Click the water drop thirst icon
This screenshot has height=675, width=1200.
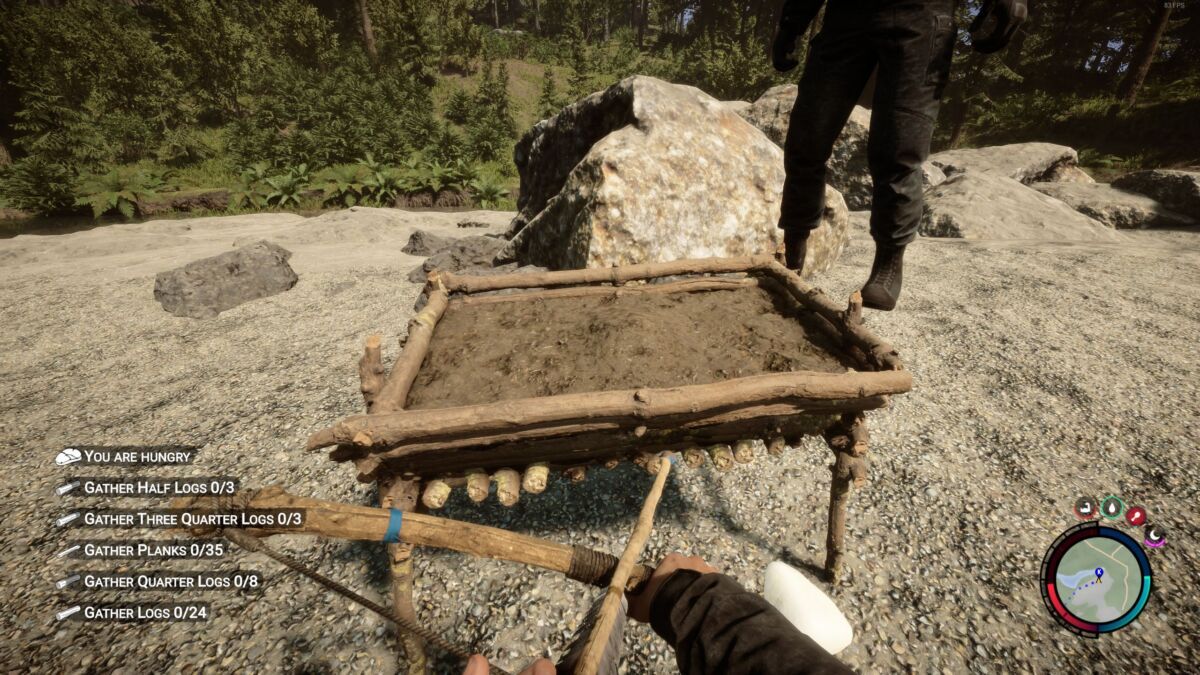coord(1112,507)
